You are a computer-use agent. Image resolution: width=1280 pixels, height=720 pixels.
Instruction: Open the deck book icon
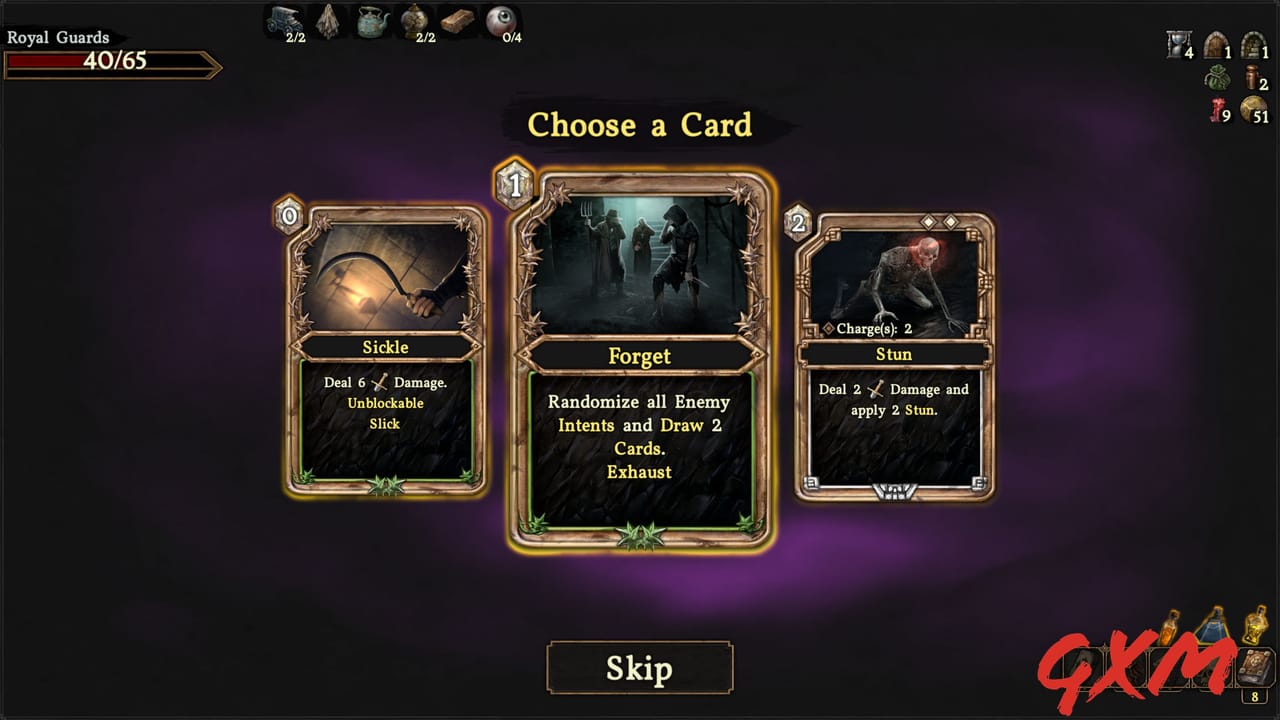pos(1254,667)
